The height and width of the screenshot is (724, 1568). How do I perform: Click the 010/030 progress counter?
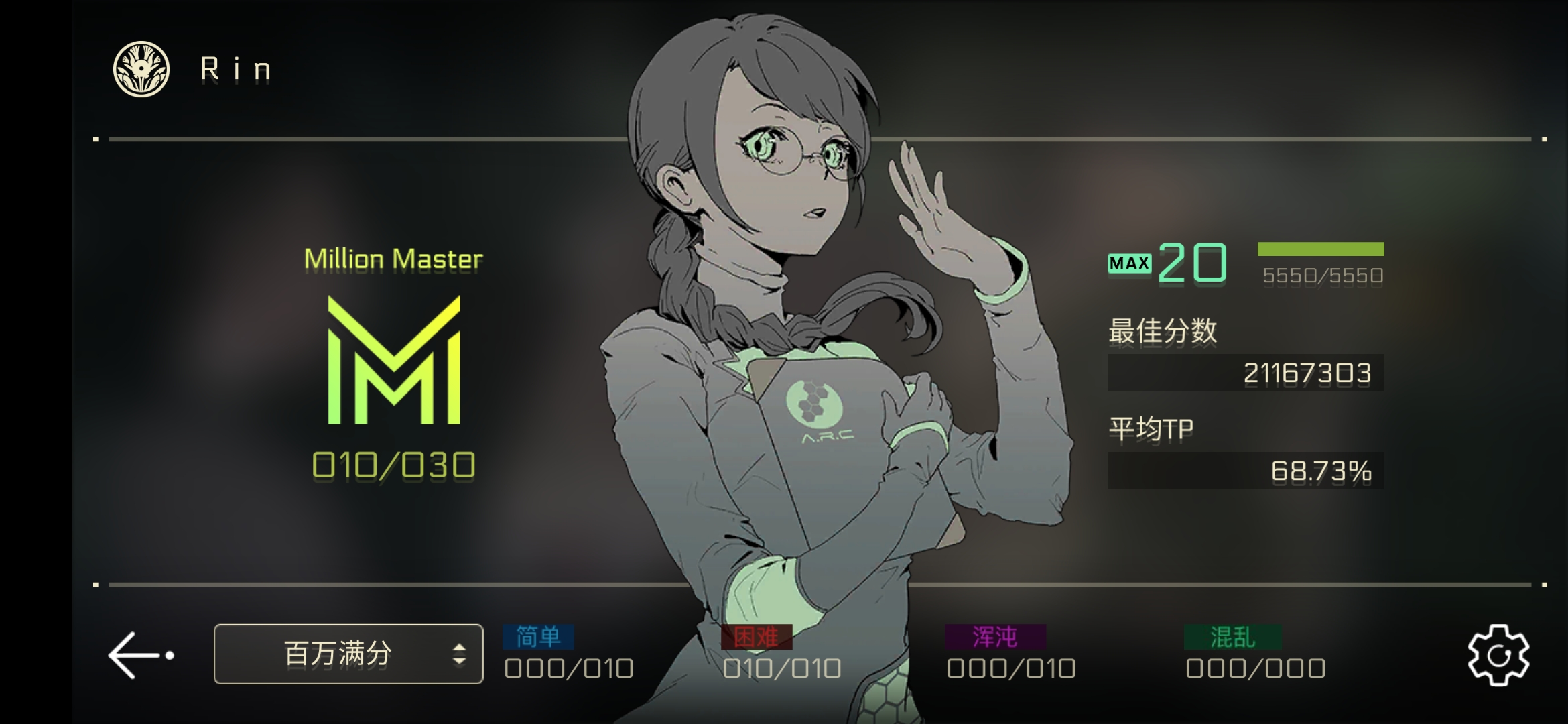394,464
